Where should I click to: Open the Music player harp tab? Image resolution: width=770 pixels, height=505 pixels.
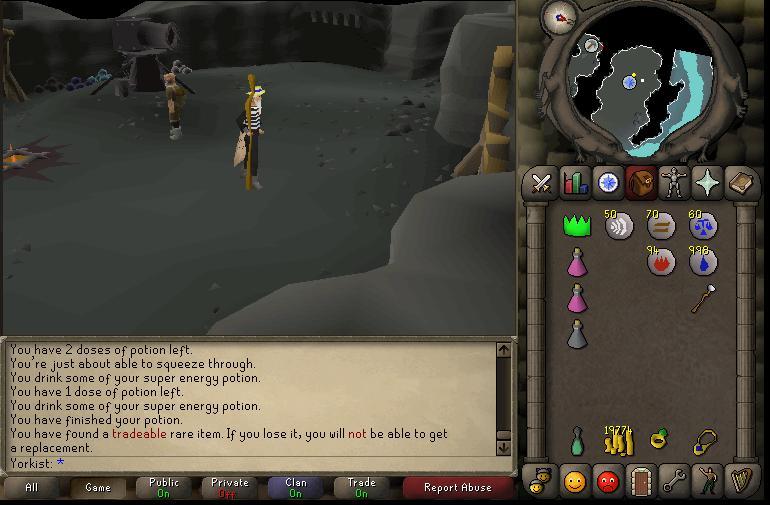coord(741,481)
